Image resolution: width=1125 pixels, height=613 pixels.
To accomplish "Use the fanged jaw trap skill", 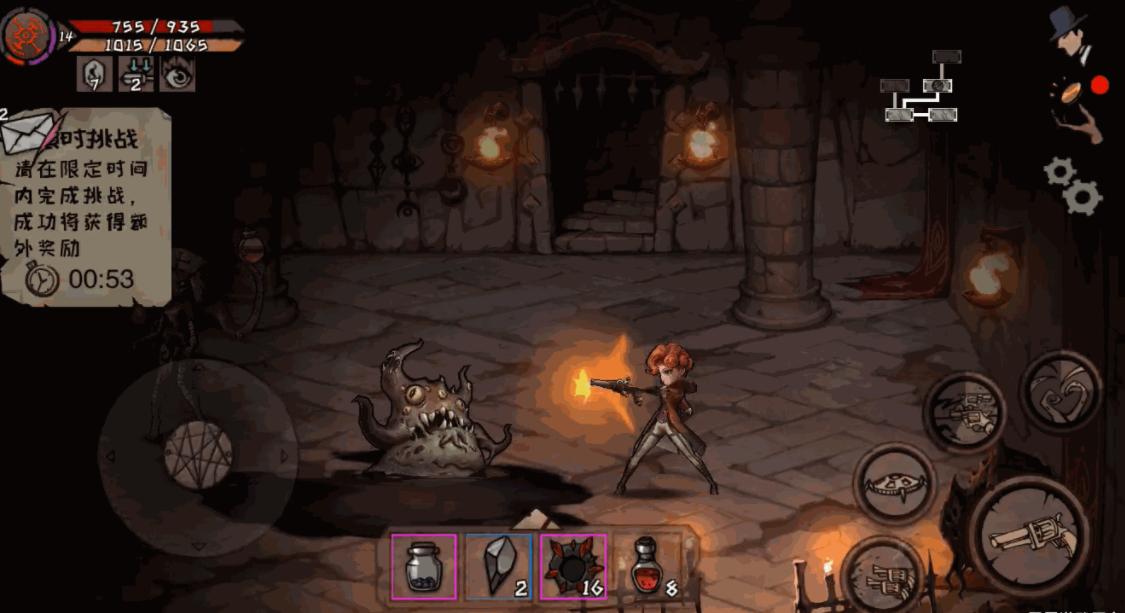I will pos(894,484).
